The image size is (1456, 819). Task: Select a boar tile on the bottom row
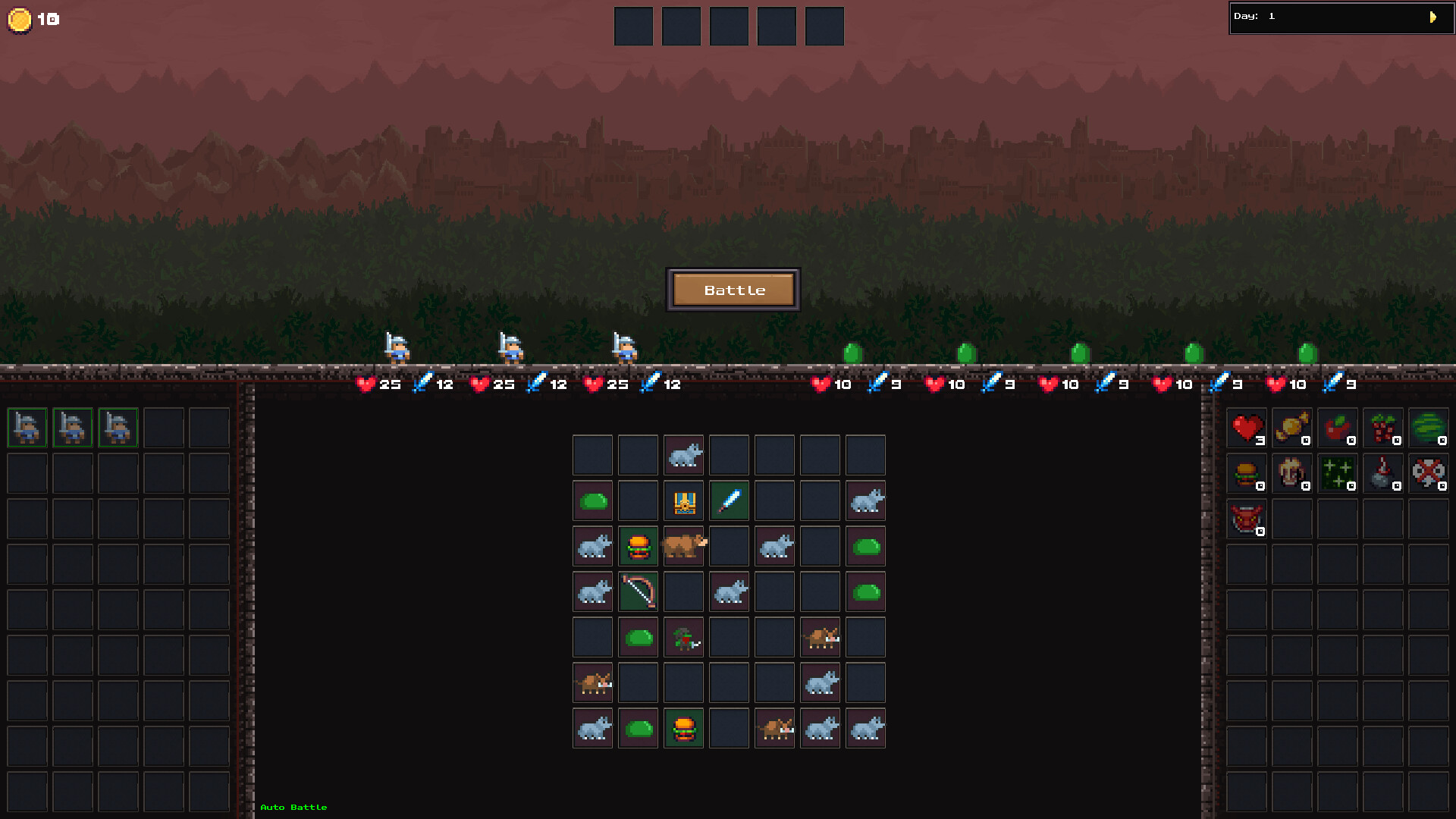[x=774, y=728]
